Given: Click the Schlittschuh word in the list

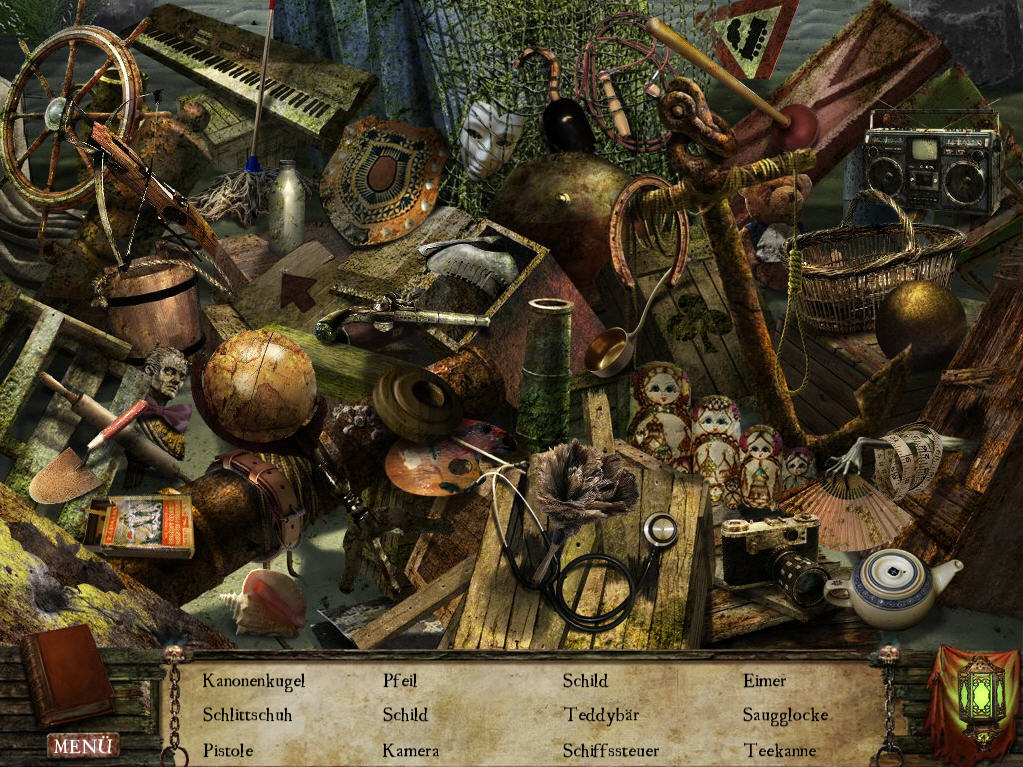Looking at the screenshot, I should coord(247,715).
